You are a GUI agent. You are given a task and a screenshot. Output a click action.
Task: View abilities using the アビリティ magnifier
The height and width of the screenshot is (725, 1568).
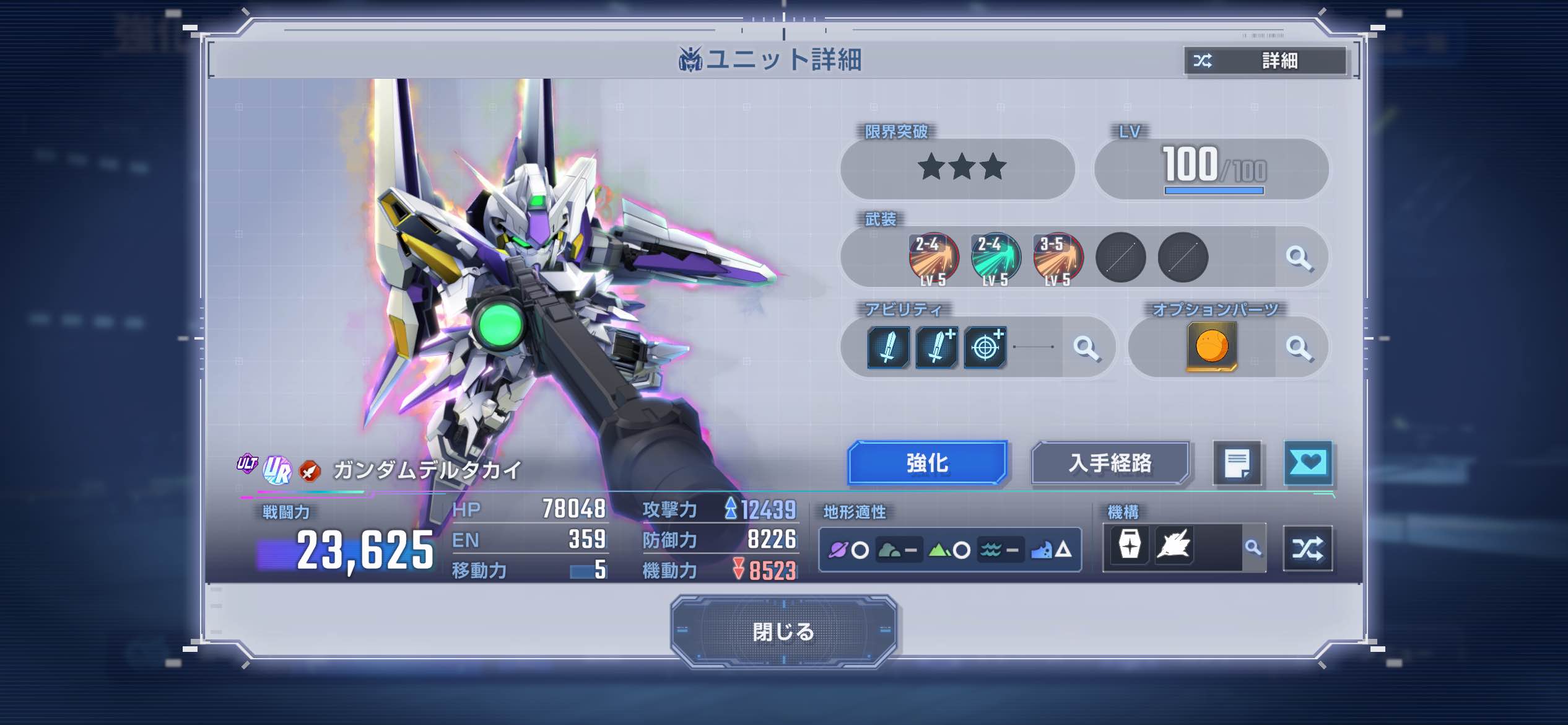pos(1086,348)
